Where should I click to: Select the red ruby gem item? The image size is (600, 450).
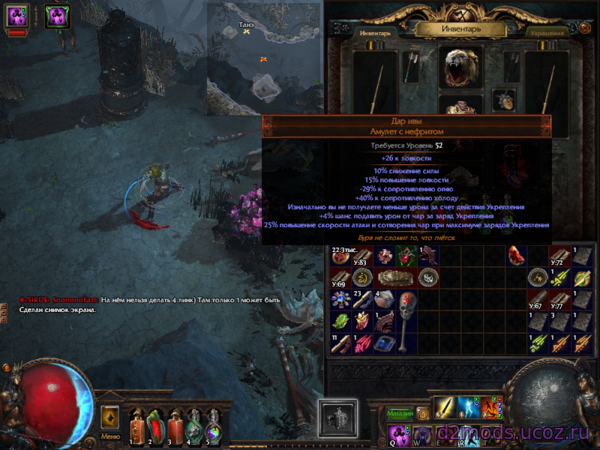[517, 255]
